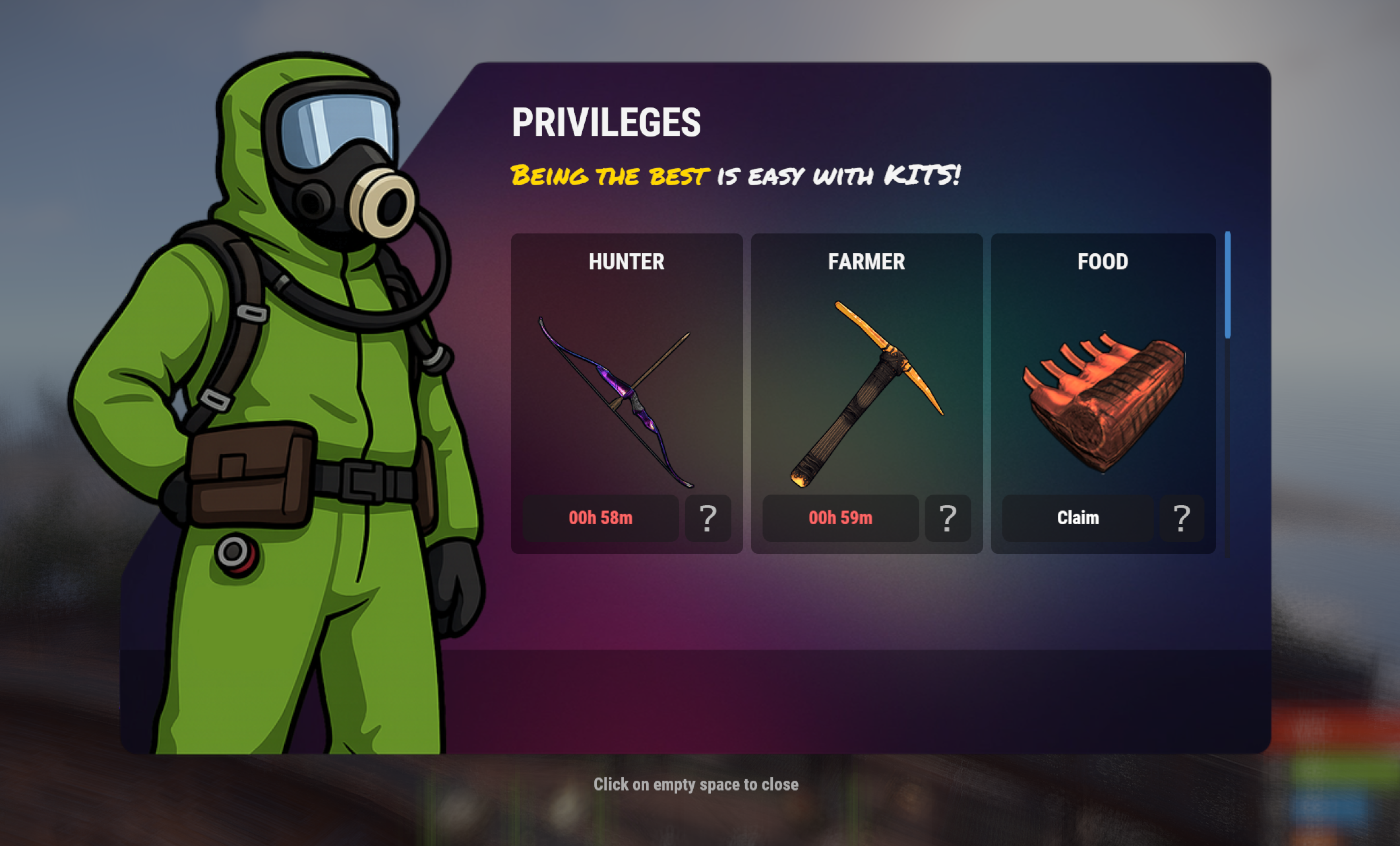Click the blue kit list scrollbar
The height and width of the screenshot is (846, 1400).
[1227, 285]
